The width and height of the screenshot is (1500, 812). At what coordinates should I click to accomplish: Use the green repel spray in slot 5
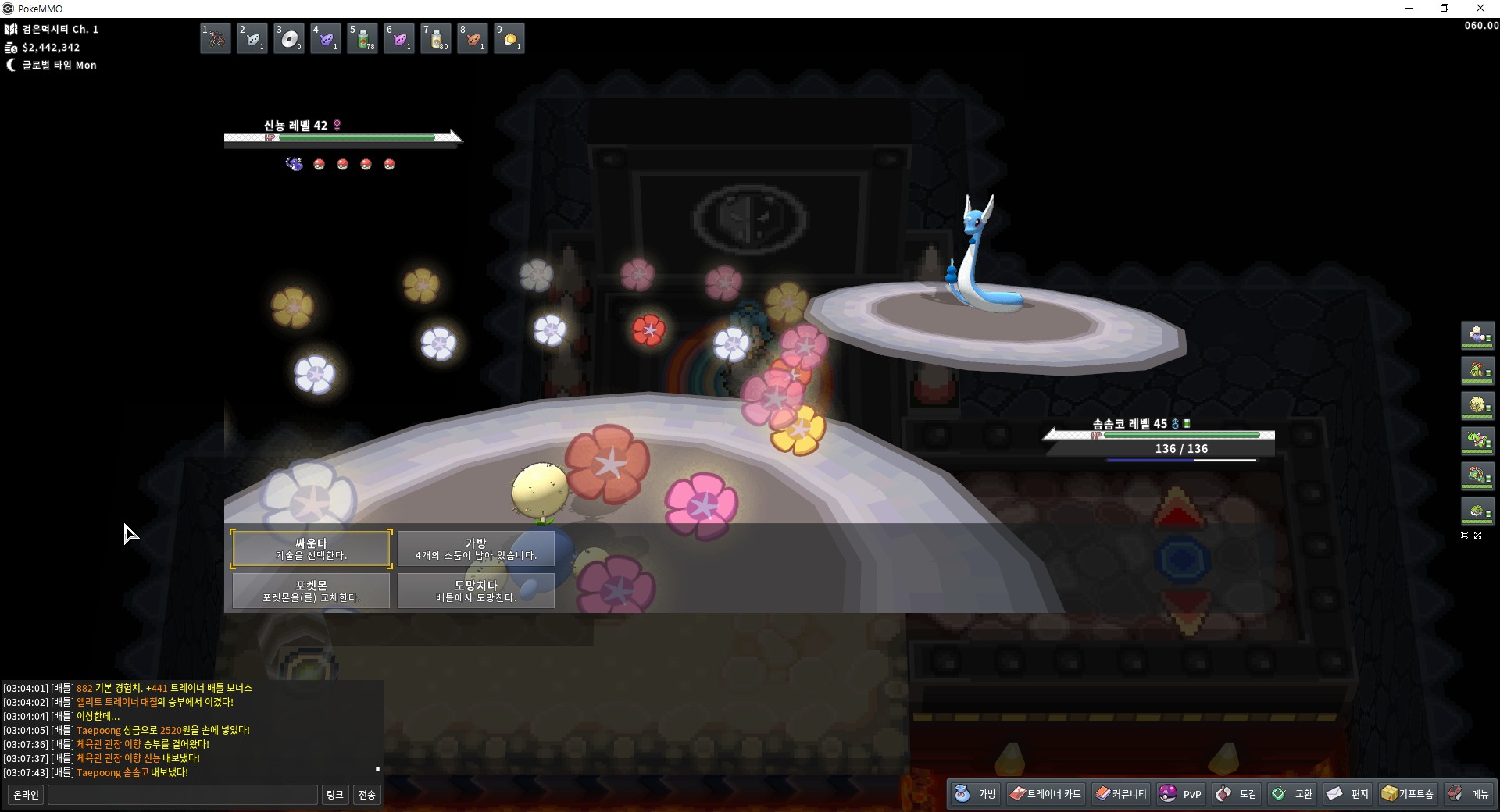click(362, 38)
